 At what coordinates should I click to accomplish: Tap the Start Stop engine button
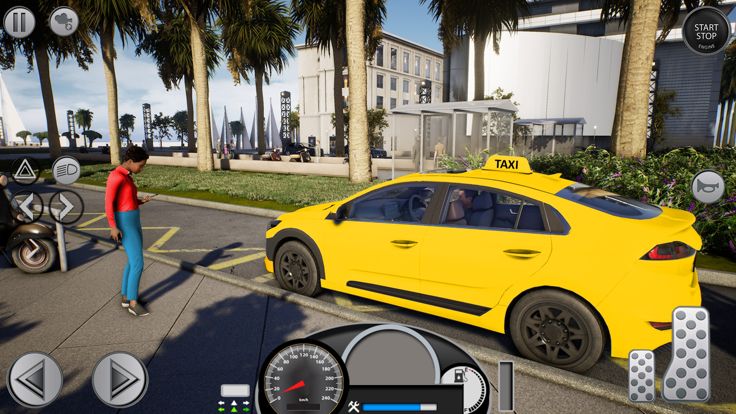[x=706, y=29]
